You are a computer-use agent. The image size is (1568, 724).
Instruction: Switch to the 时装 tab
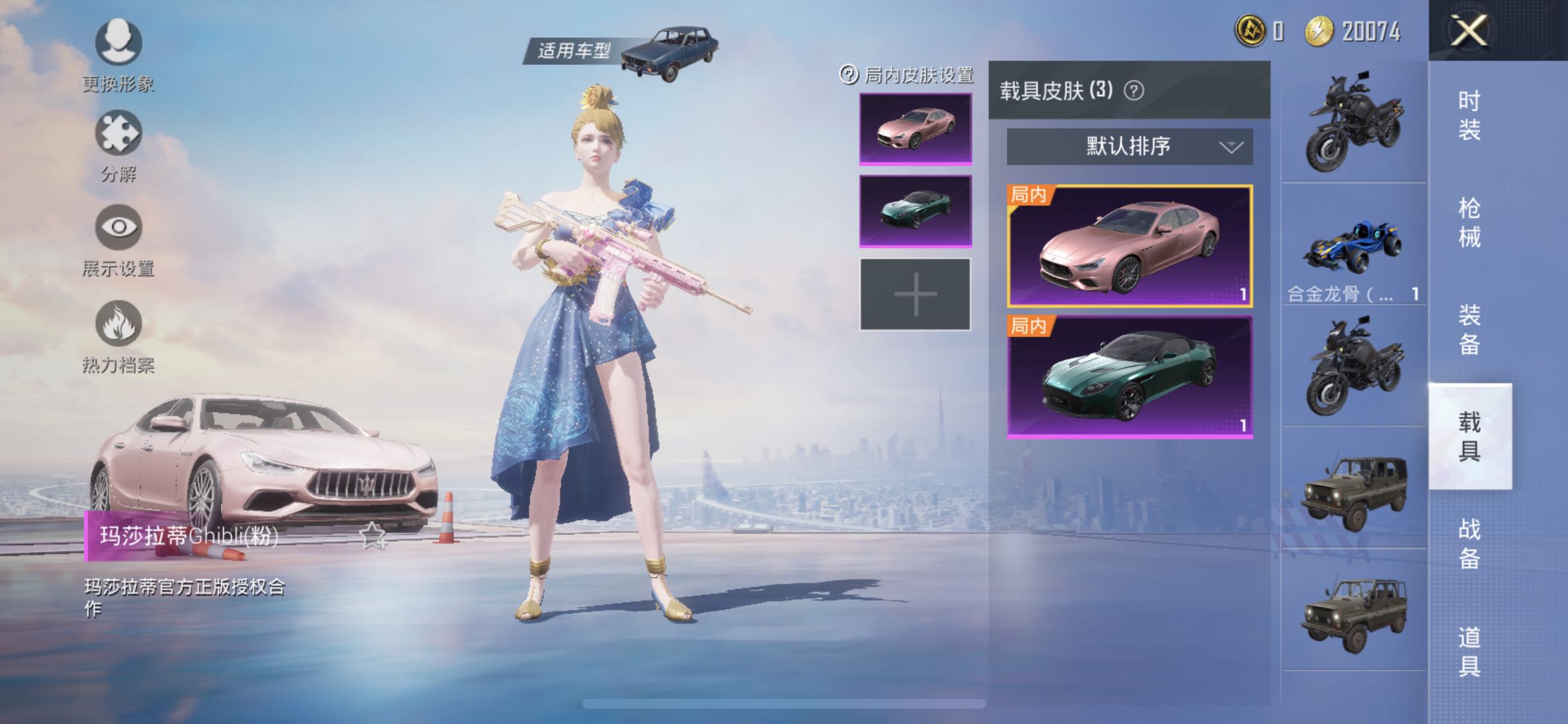point(1471,116)
